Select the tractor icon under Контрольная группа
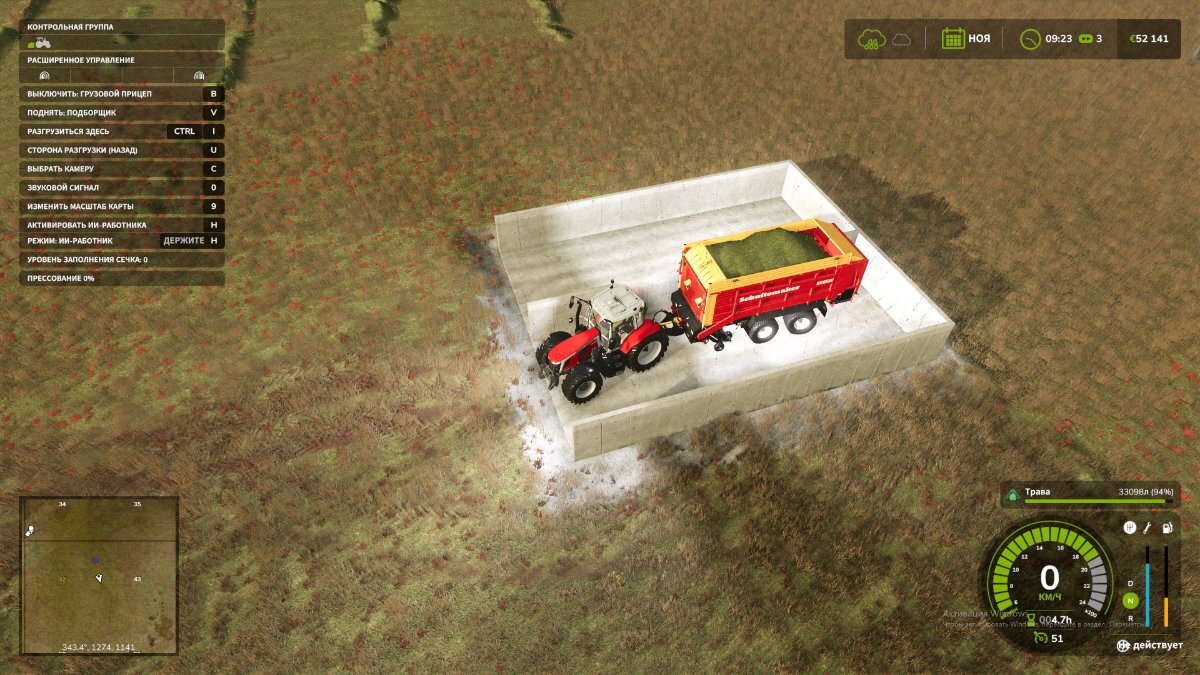 click(x=41, y=43)
